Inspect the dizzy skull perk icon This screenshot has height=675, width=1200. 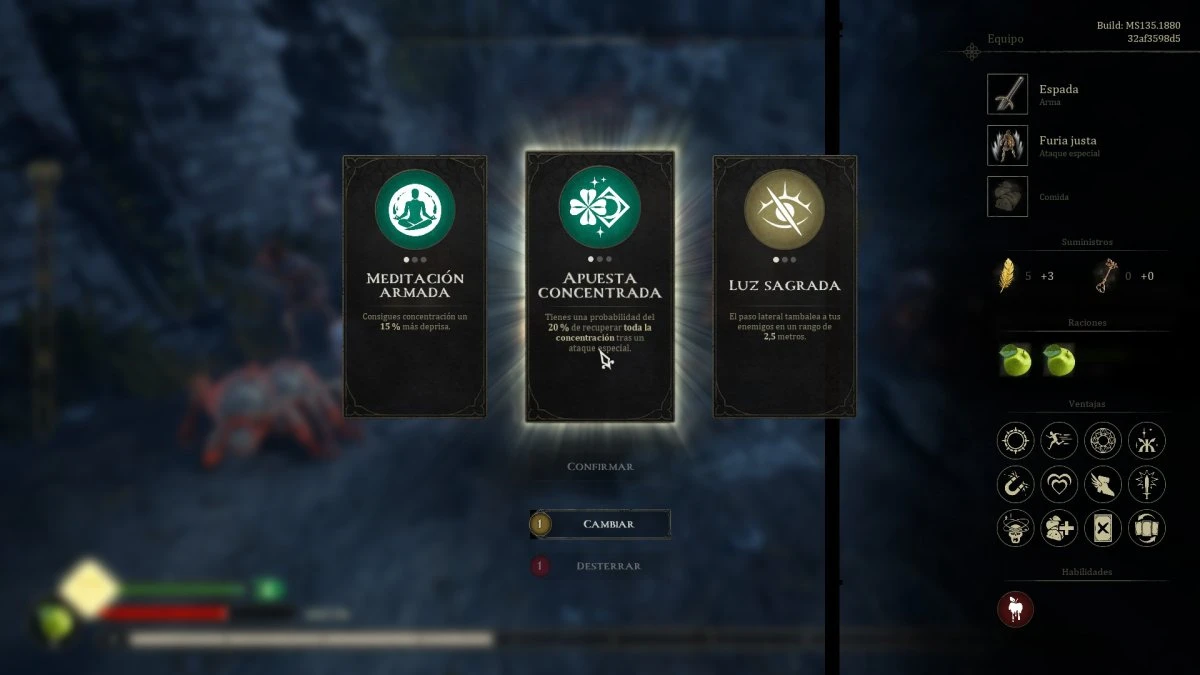tap(1015, 528)
